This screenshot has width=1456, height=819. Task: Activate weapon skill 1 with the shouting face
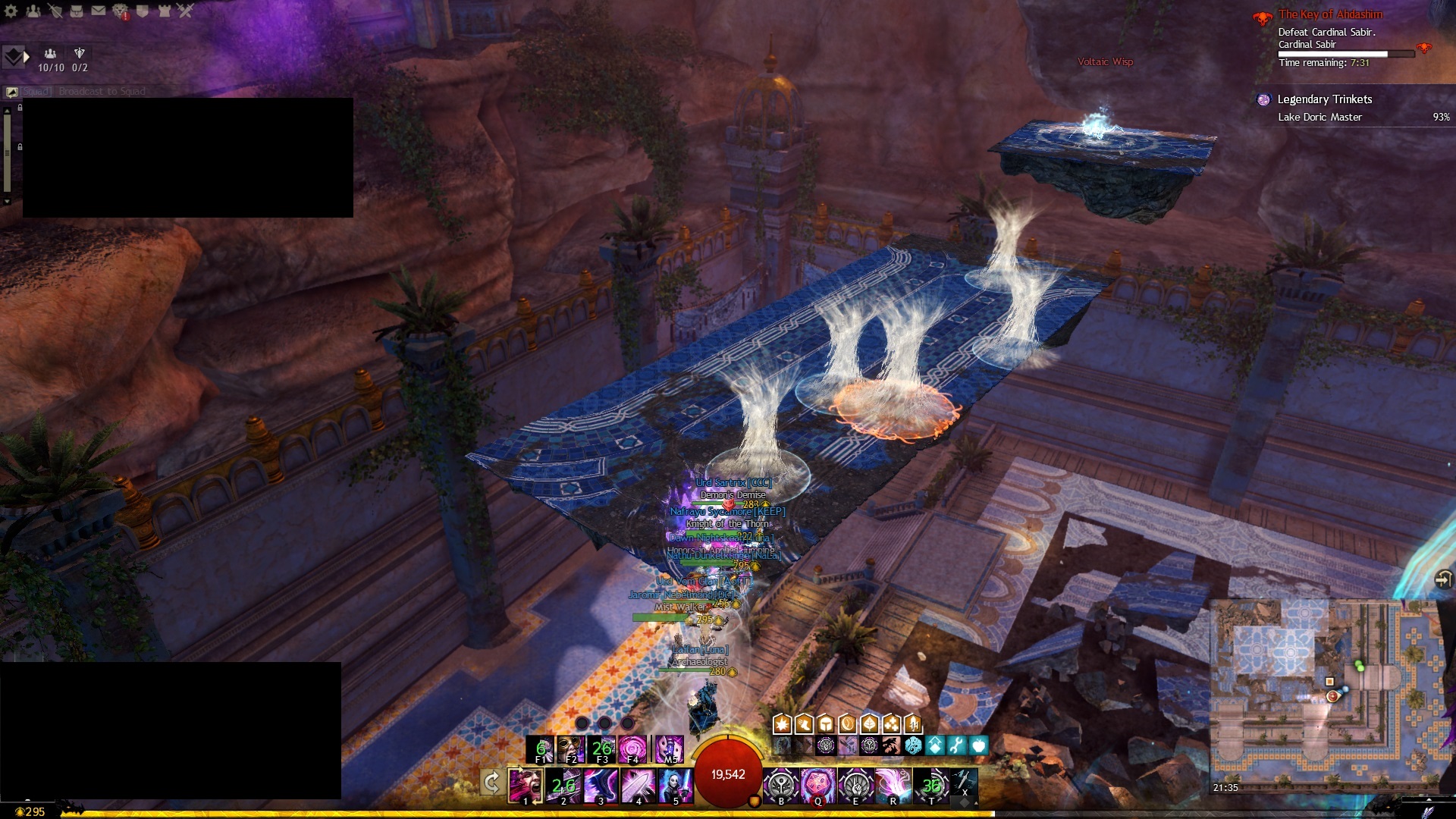click(525, 785)
